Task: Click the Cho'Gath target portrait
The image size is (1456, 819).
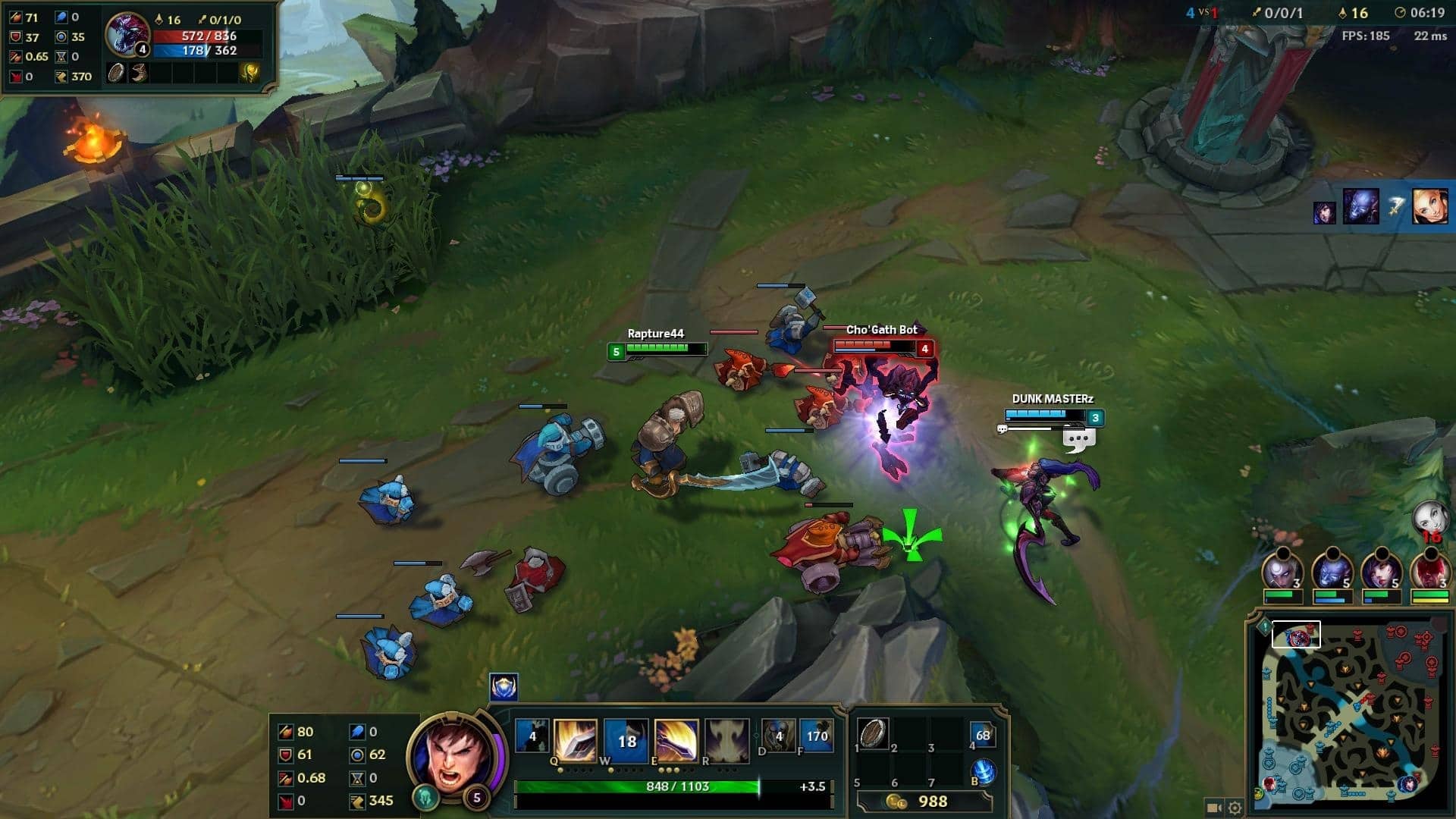Action: [x=127, y=34]
